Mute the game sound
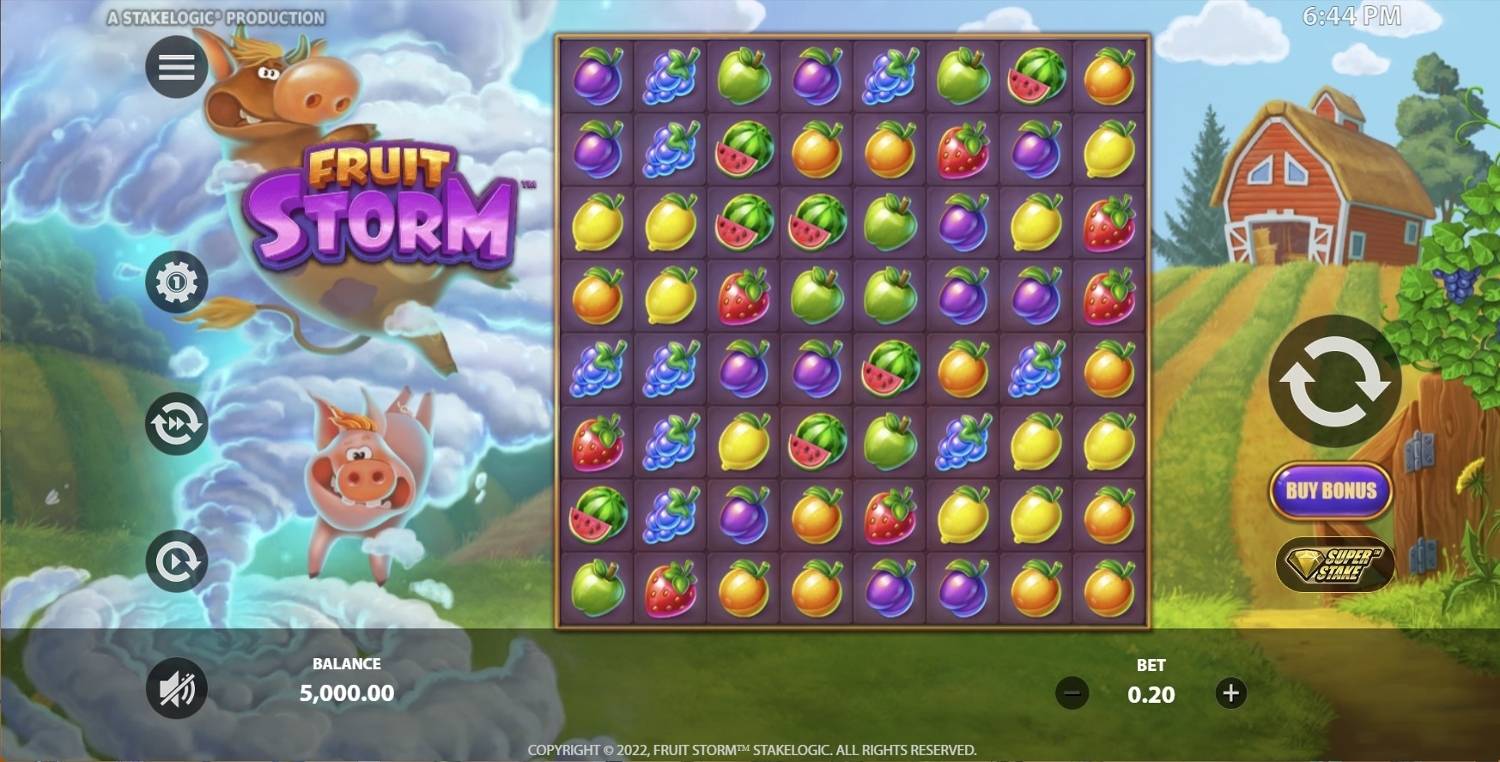 click(x=177, y=688)
